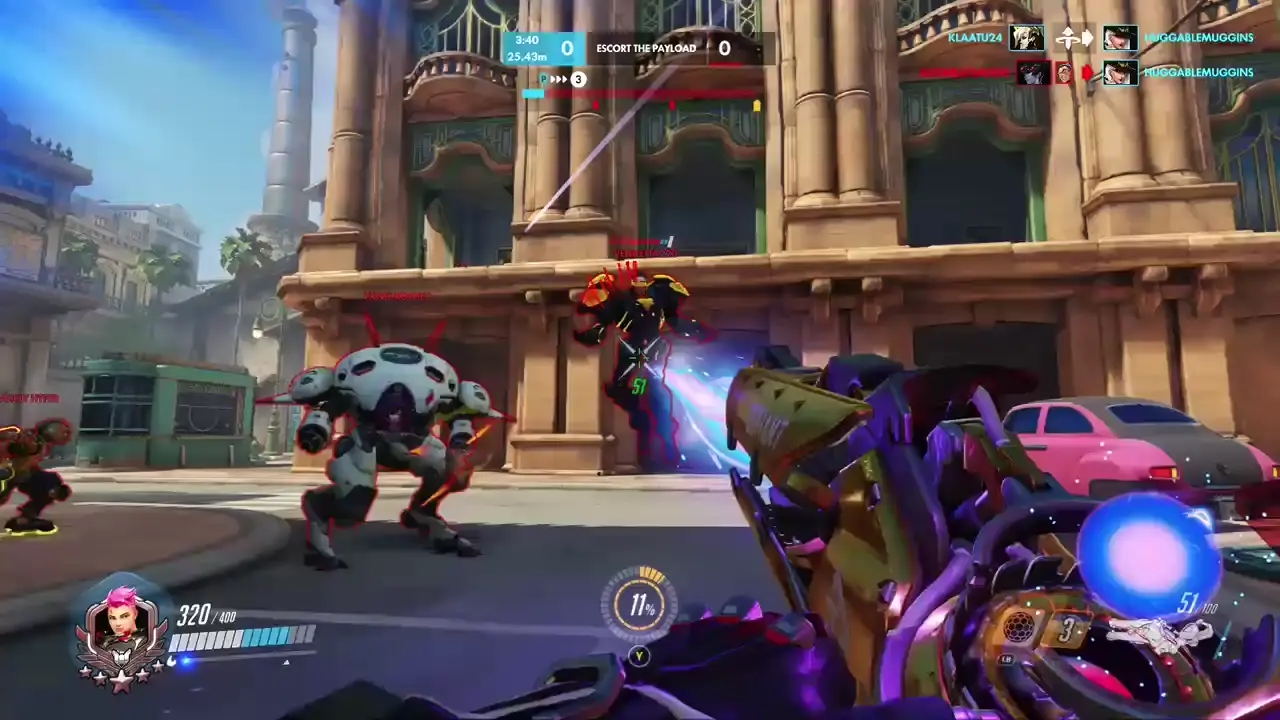Click the Bob portrait icon in bottom kill feed row
Viewport: 1280px width, 720px height.
point(1063,72)
